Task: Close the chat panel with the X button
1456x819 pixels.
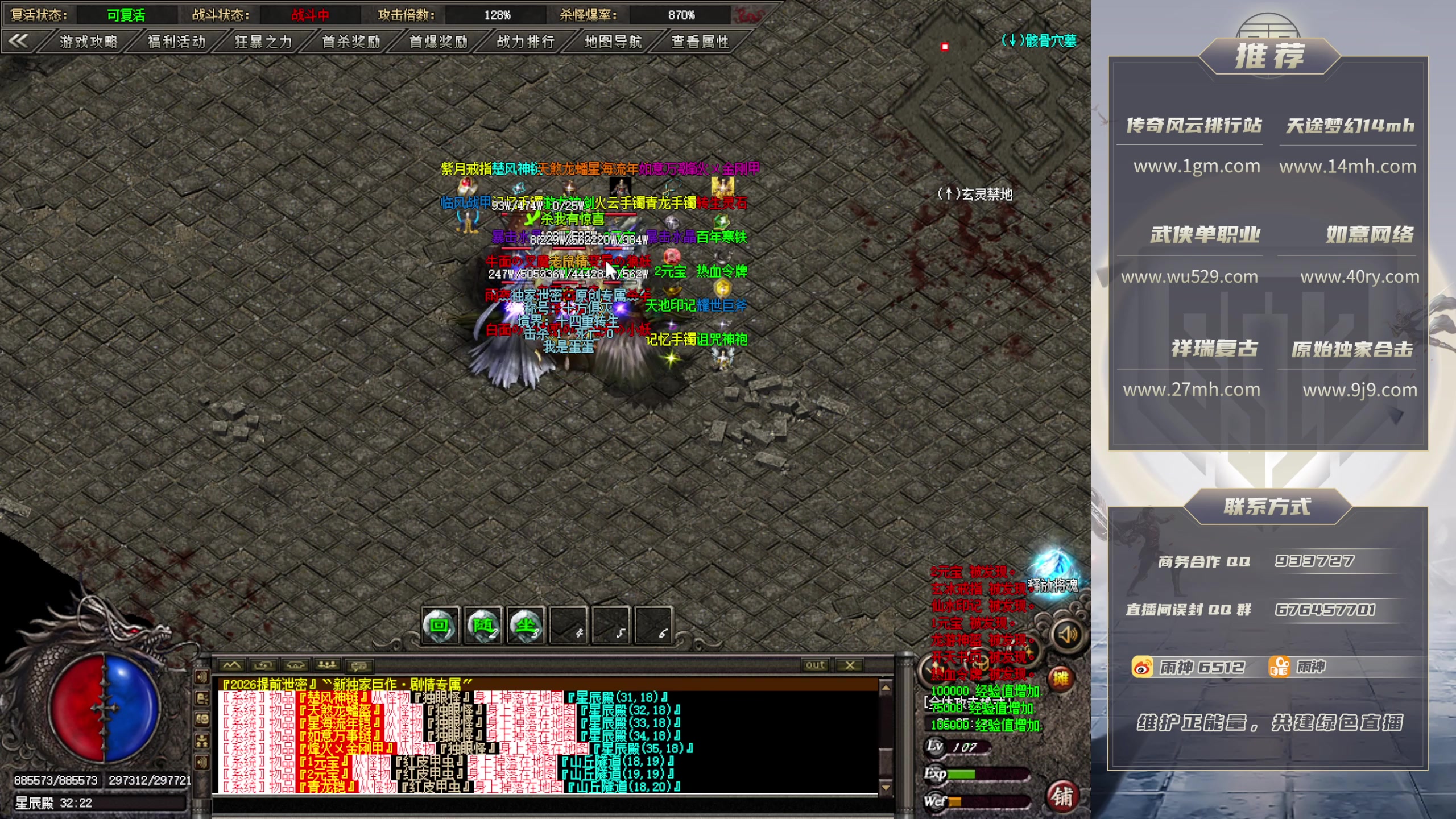Action: click(x=850, y=665)
